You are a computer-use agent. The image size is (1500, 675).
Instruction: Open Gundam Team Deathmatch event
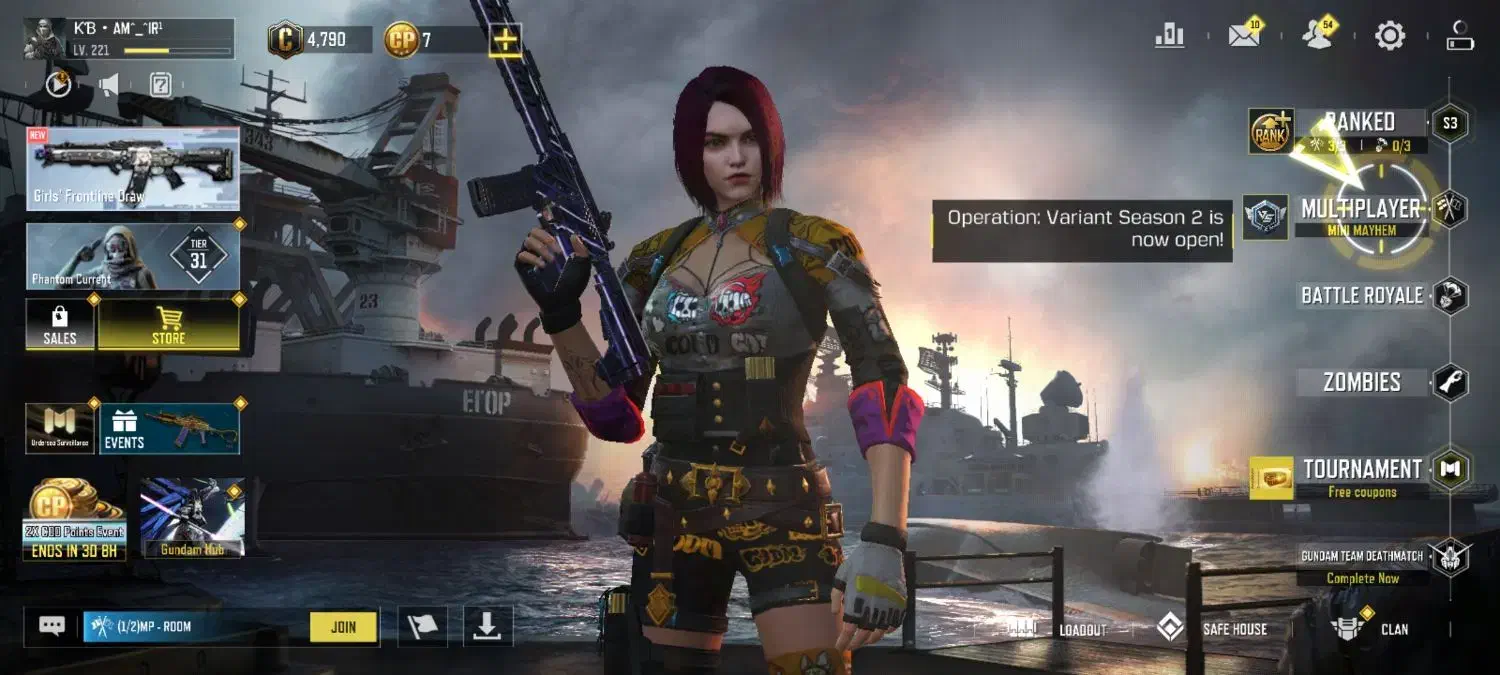[x=1362, y=557]
